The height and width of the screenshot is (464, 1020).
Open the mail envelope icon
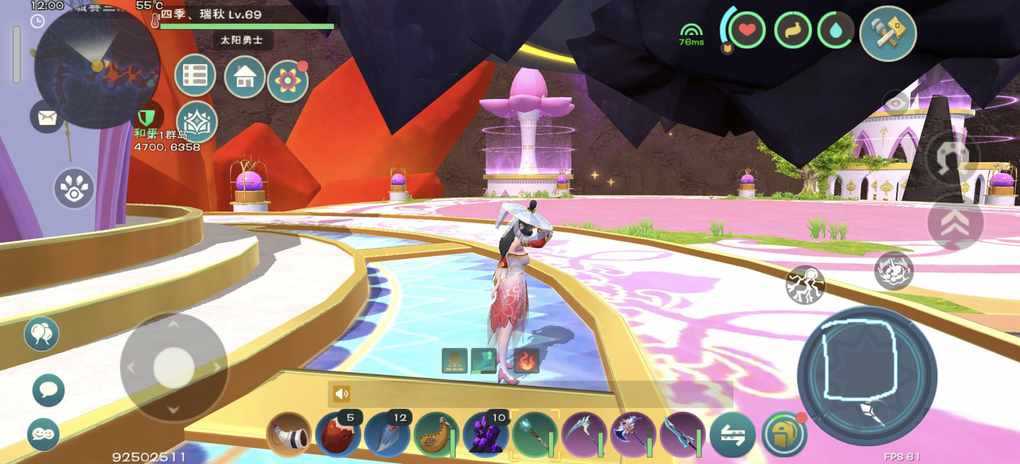click(x=47, y=118)
